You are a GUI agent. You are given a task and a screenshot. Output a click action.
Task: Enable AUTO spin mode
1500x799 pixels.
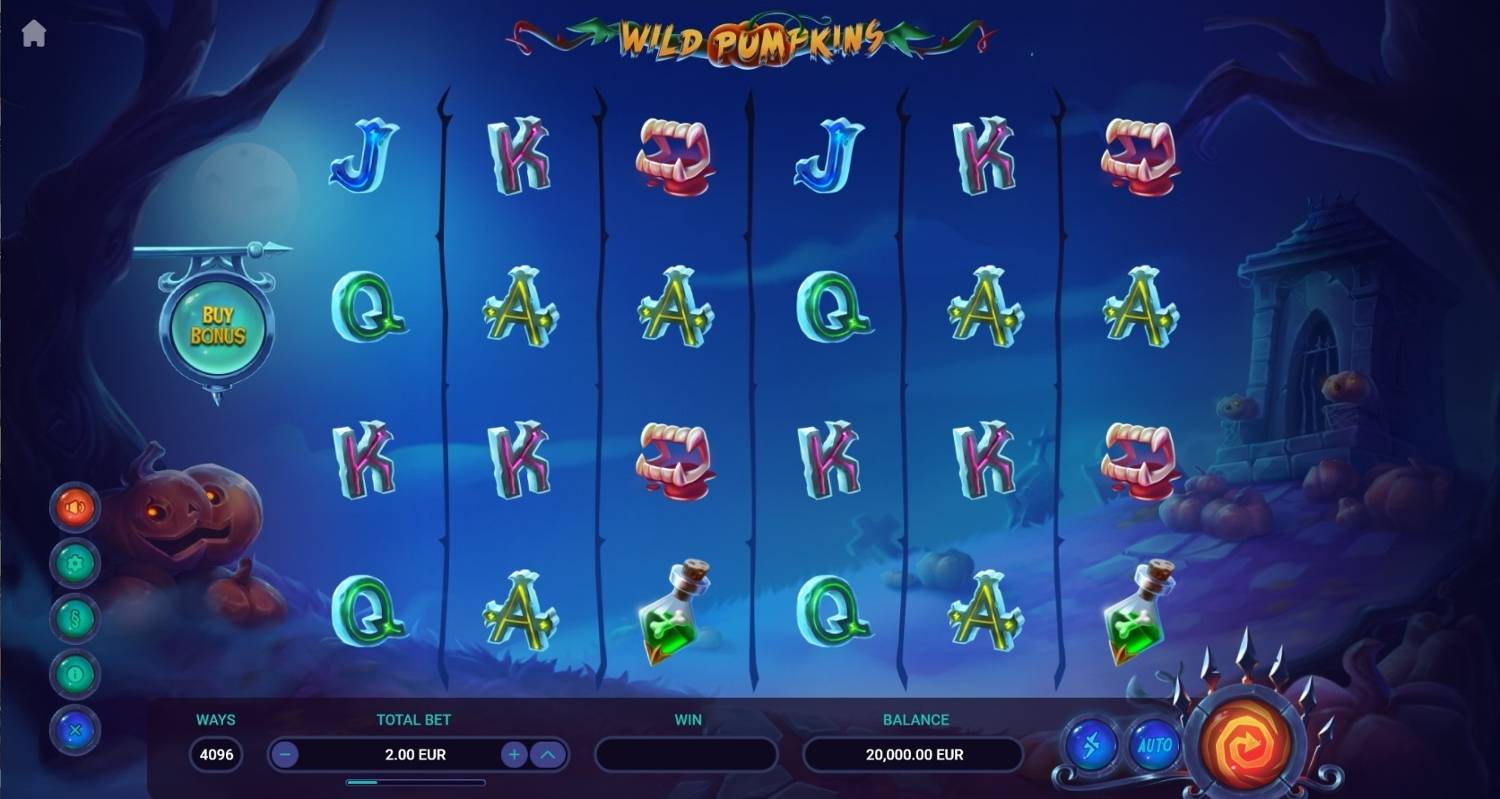(x=1153, y=745)
